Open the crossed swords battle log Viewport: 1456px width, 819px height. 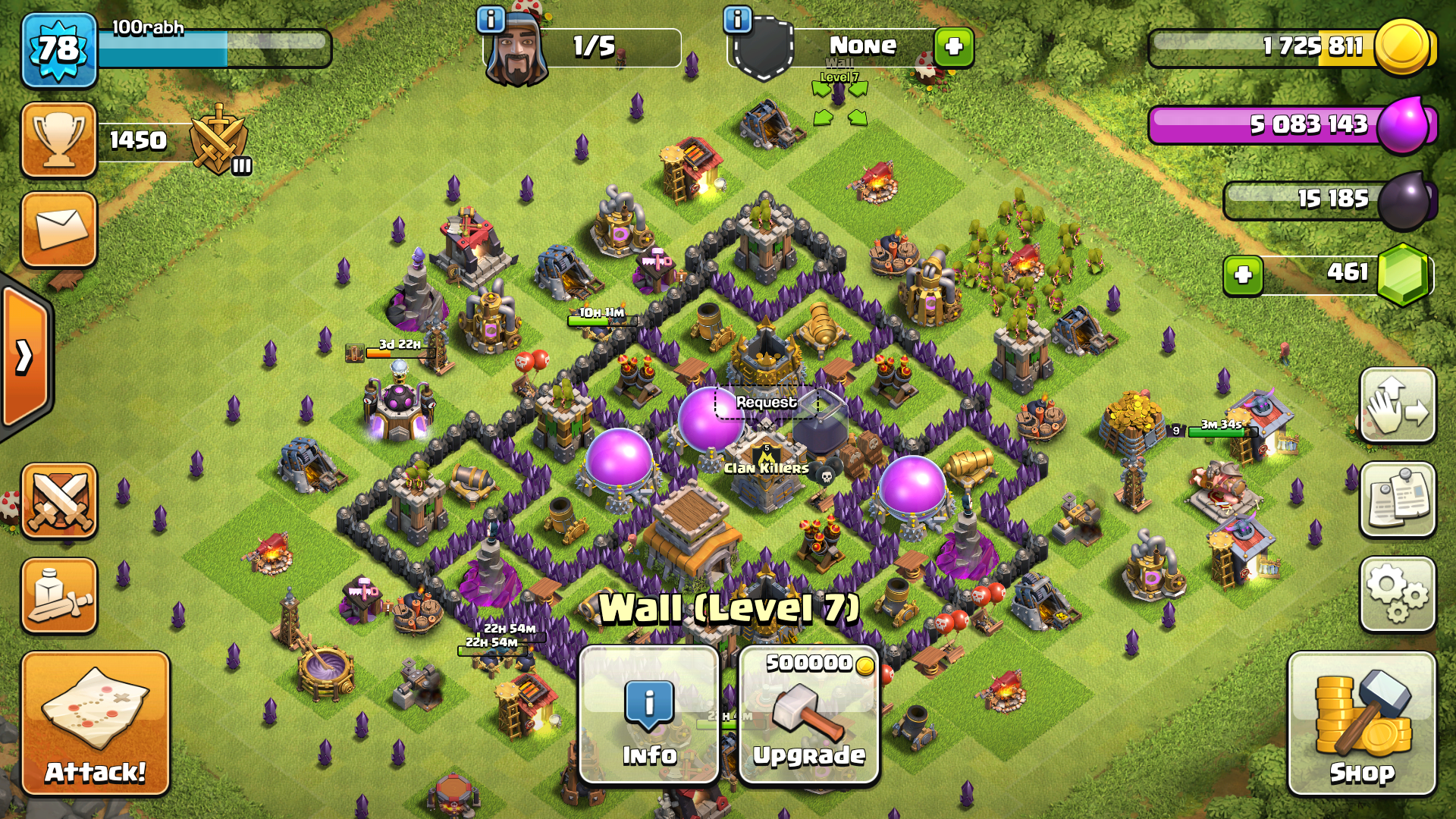pos(59,501)
